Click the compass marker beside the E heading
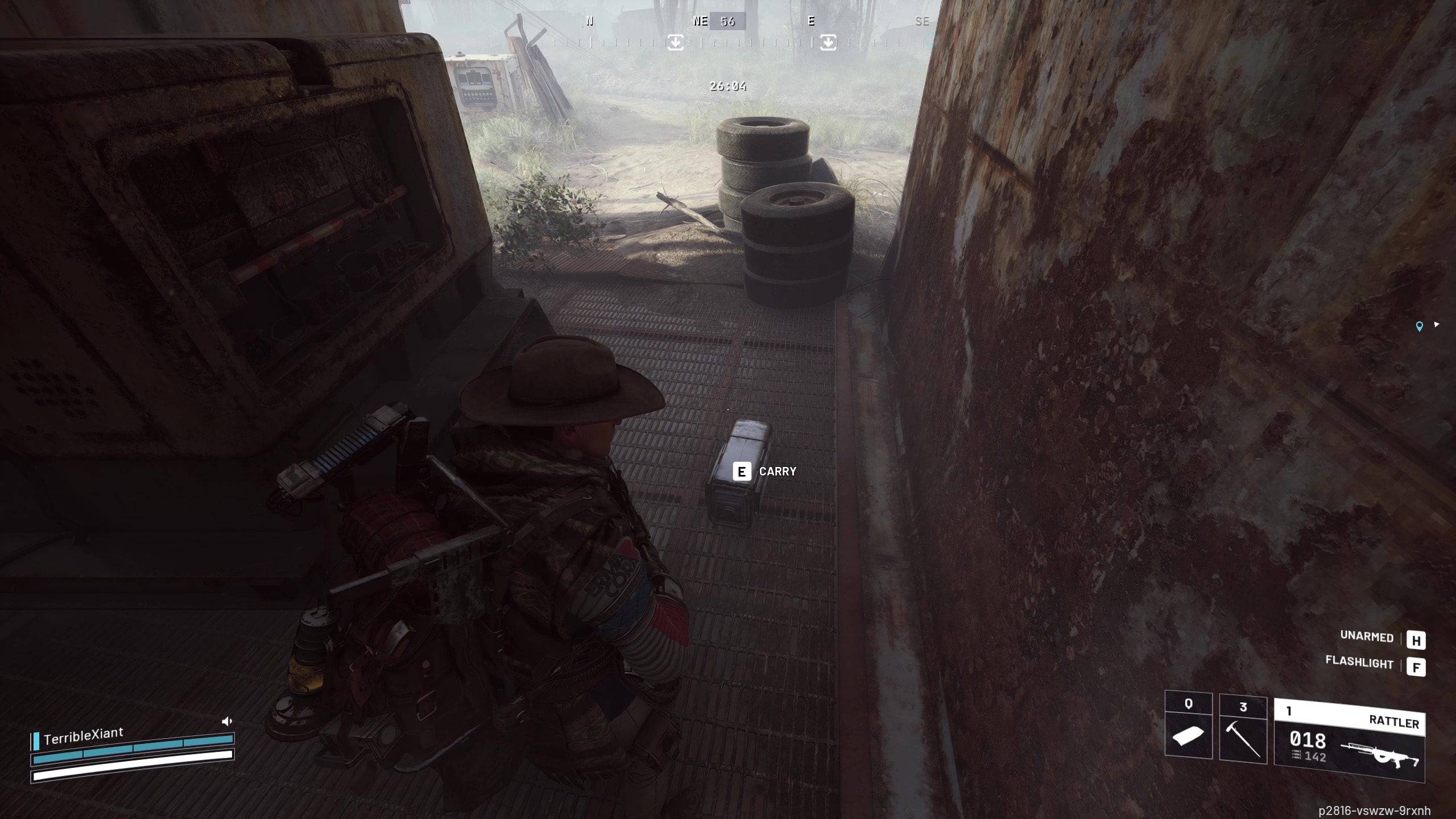Image resolution: width=1456 pixels, height=819 pixels. [828, 42]
